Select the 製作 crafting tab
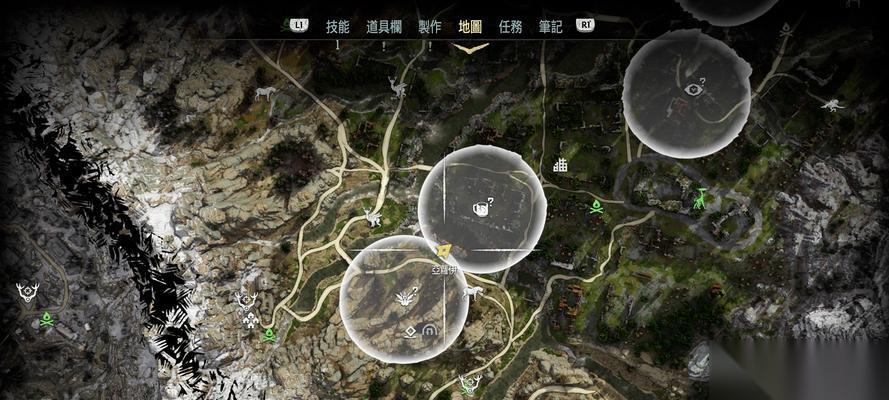Viewport: 889px width, 400px height. coord(429,26)
